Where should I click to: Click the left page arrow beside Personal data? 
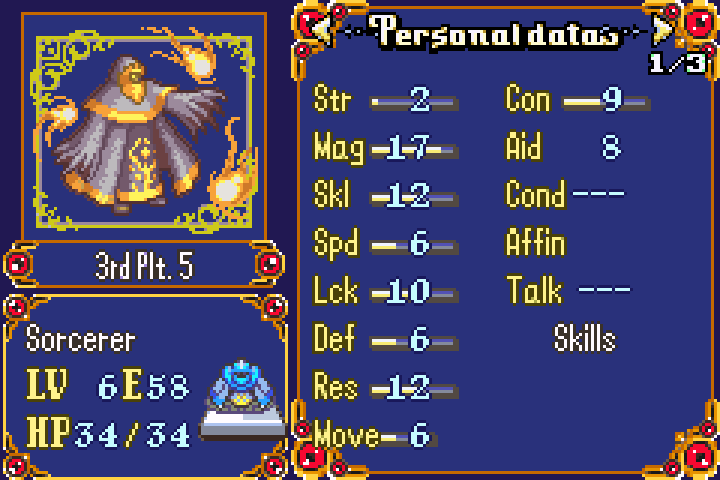point(322,31)
